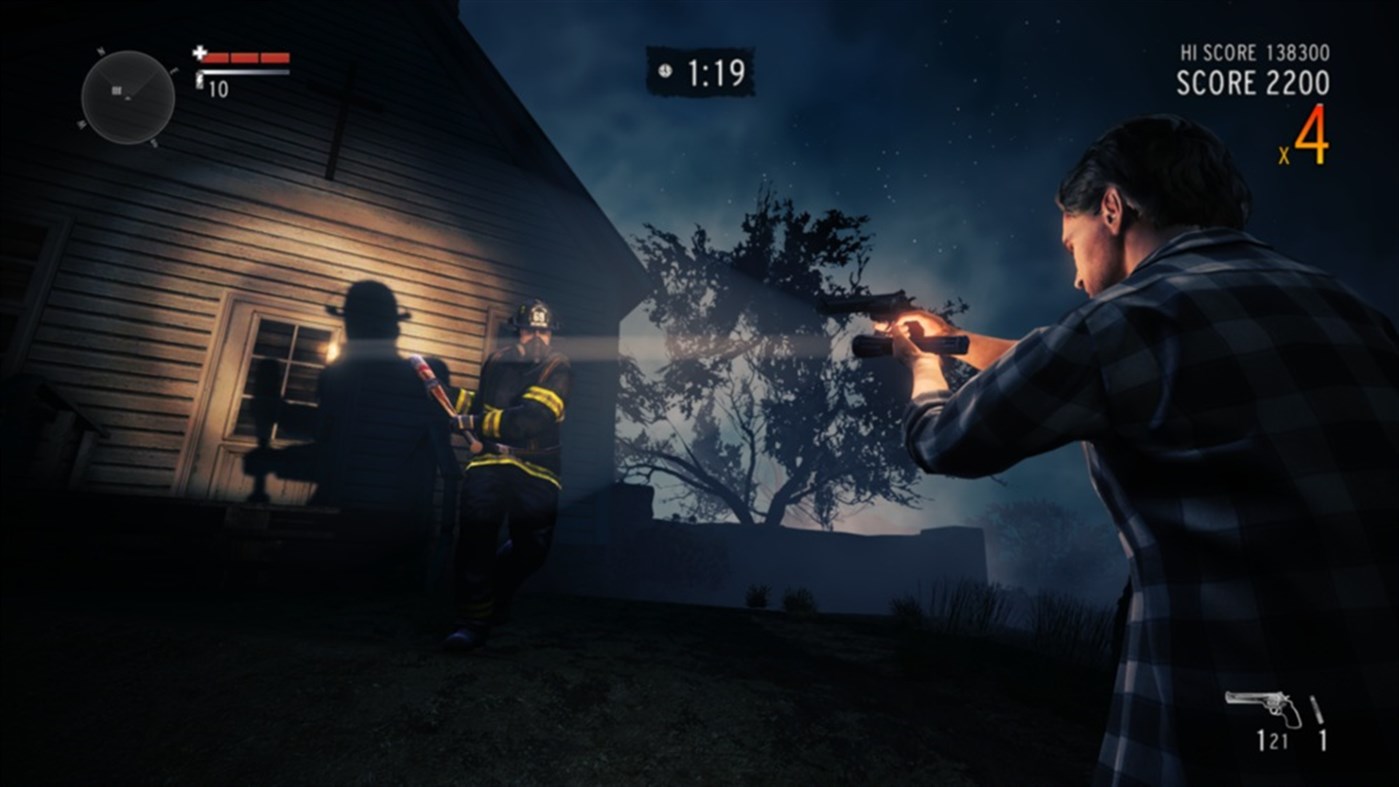The width and height of the screenshot is (1399, 787).
Task: Click the objective marker inside the minimap
Action: tap(117, 90)
